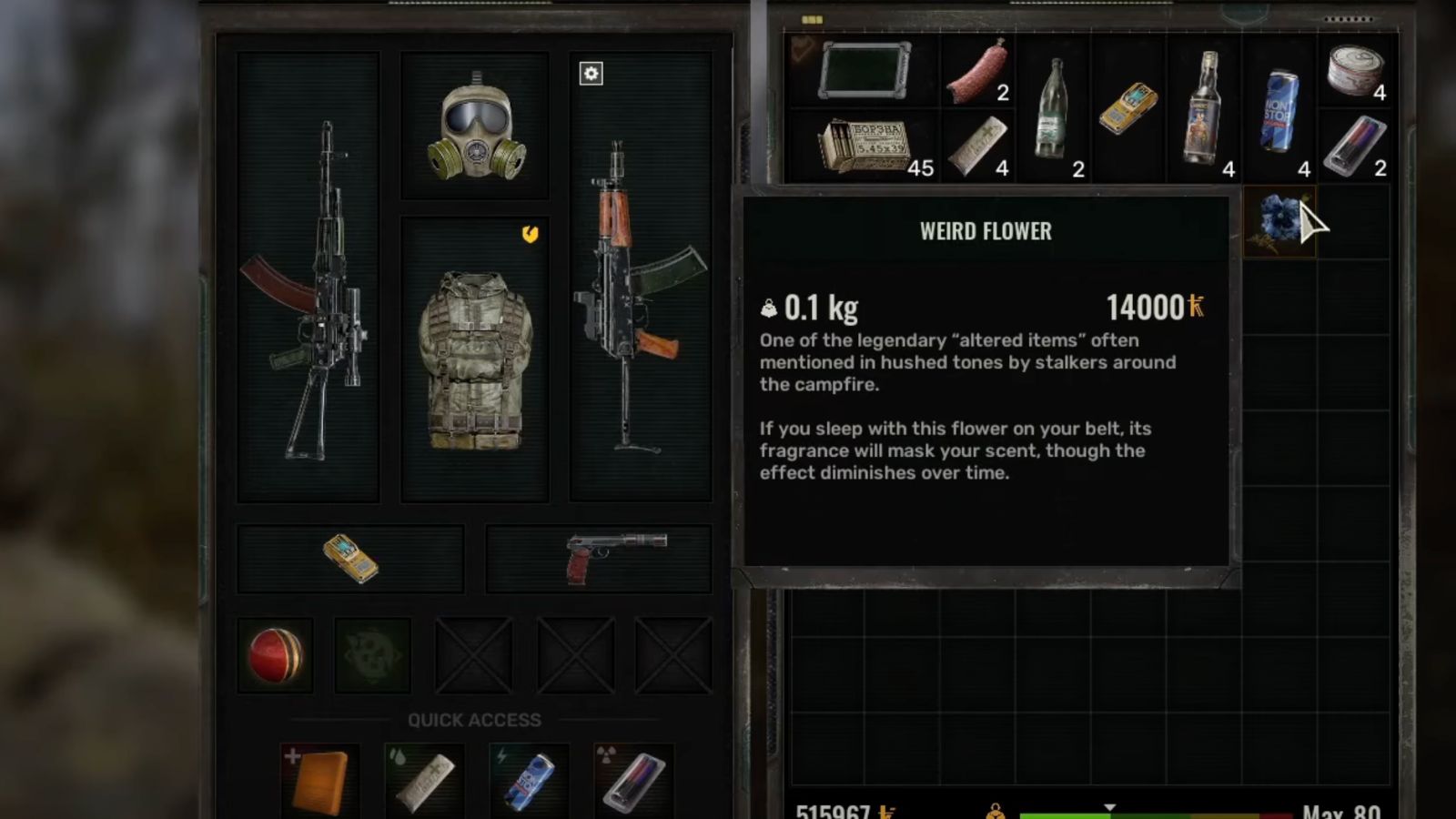Click the equipped body armor vest
Image resolution: width=1456 pixels, height=819 pixels.
(x=475, y=359)
